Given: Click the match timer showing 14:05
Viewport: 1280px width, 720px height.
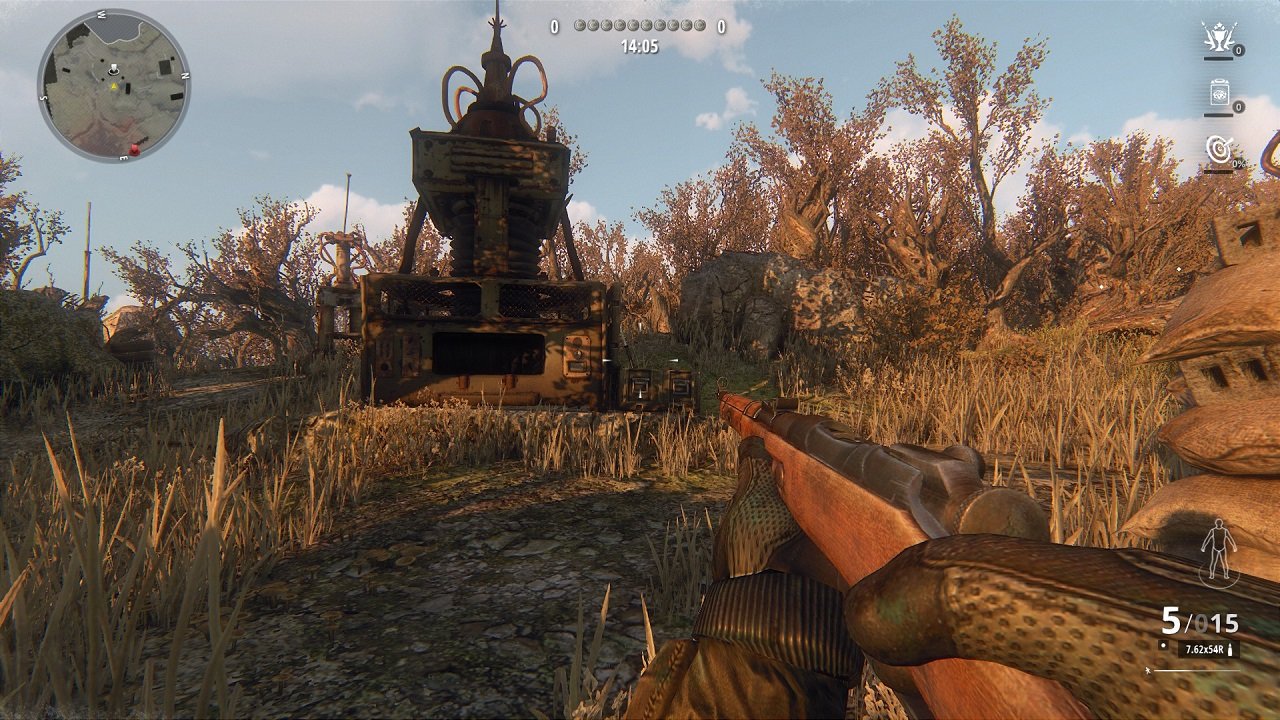Looking at the screenshot, I should [641, 46].
